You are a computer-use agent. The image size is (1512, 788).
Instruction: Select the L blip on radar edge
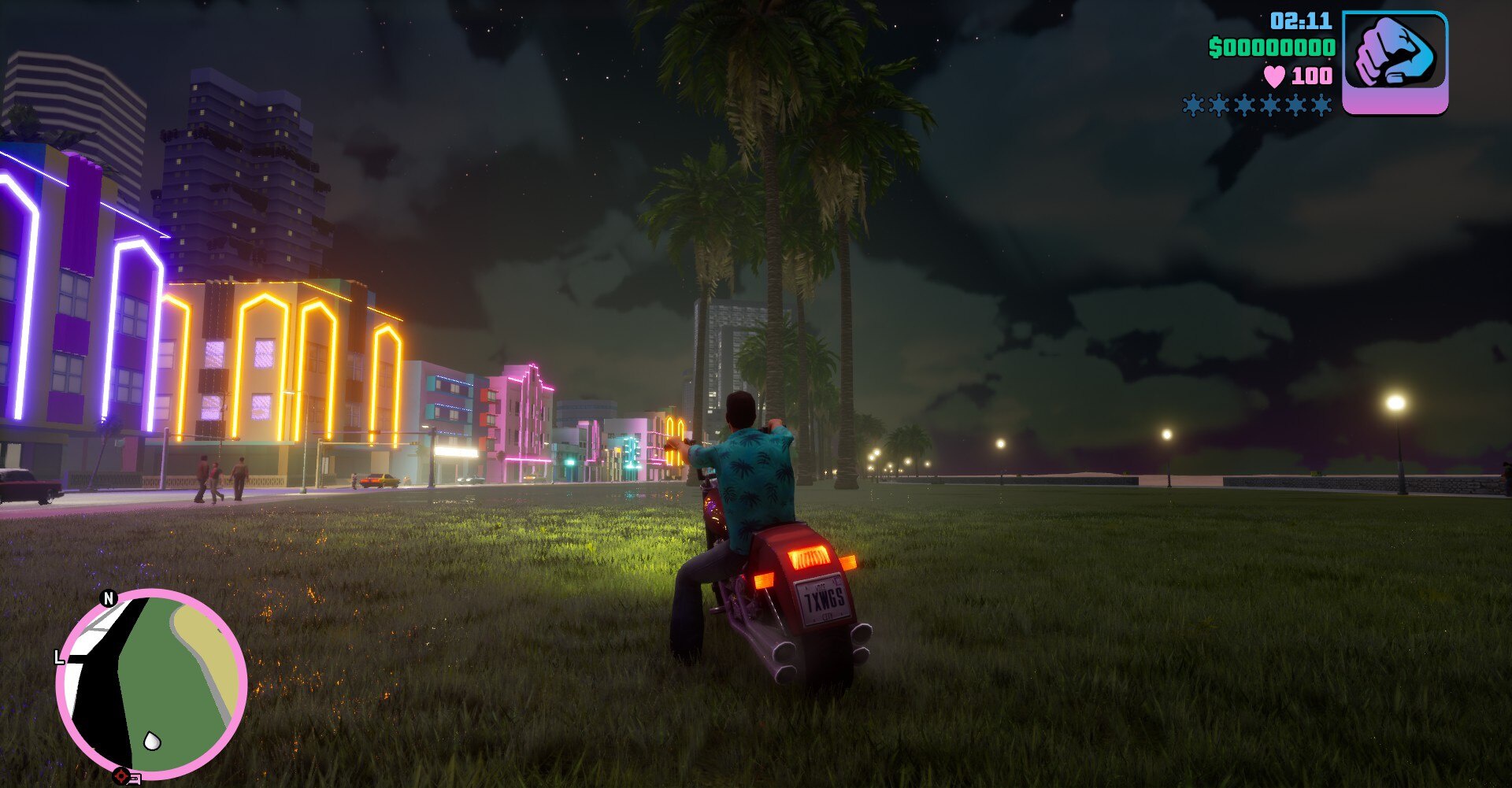coord(59,657)
